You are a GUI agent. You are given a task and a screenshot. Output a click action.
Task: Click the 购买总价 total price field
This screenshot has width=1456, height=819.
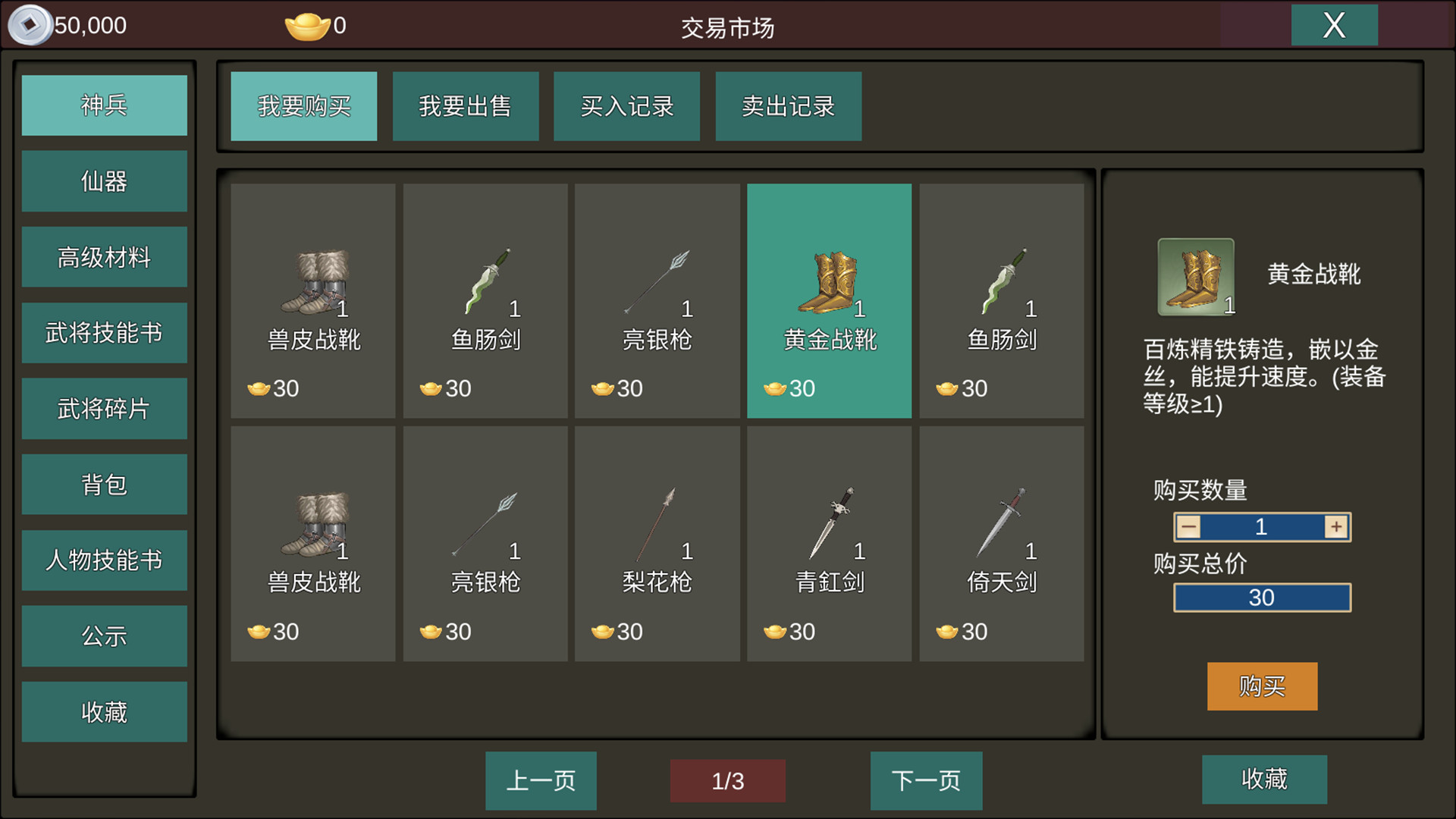pyautogui.click(x=1262, y=598)
